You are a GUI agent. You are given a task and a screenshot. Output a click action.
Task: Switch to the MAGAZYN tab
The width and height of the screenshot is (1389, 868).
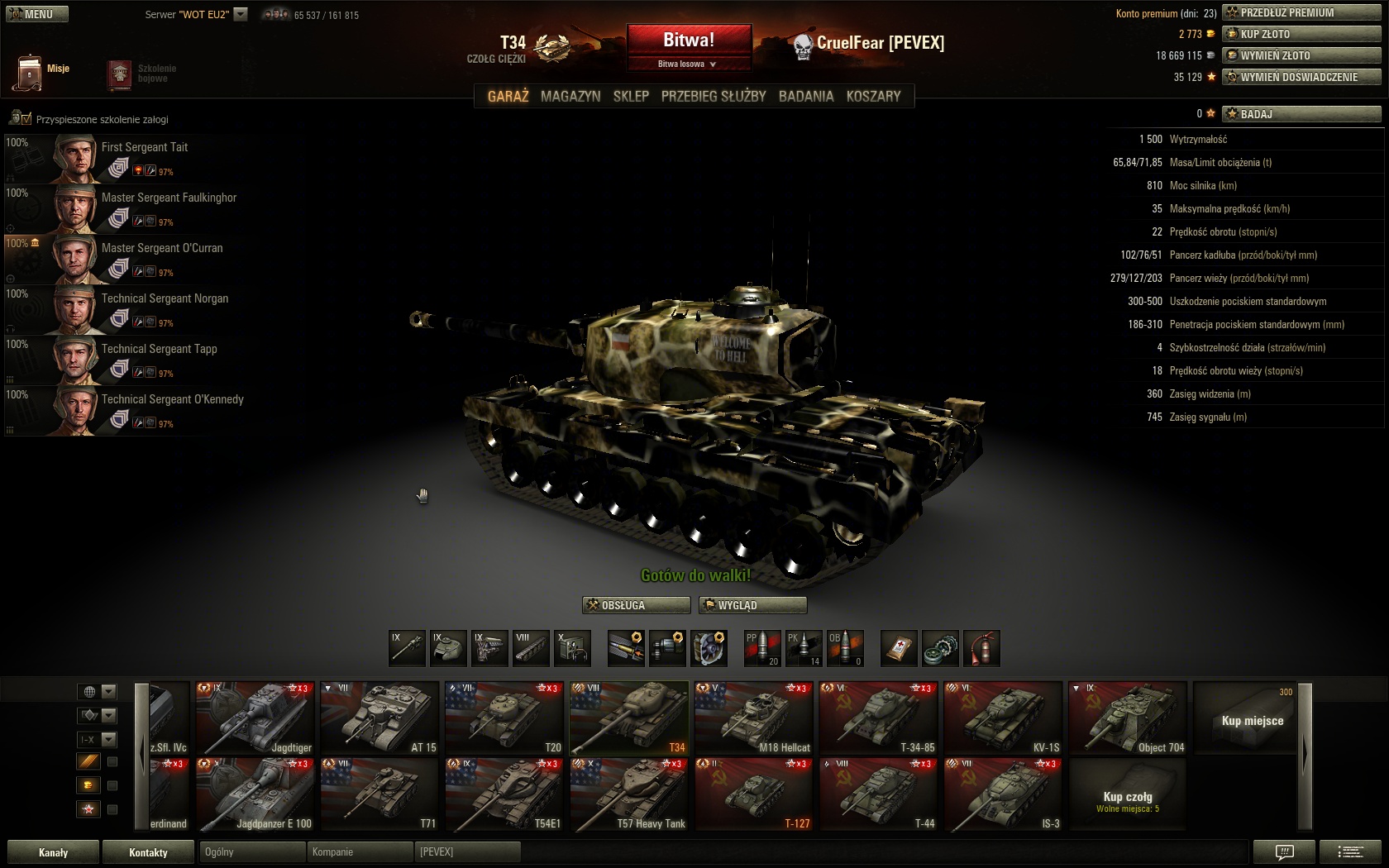(570, 96)
